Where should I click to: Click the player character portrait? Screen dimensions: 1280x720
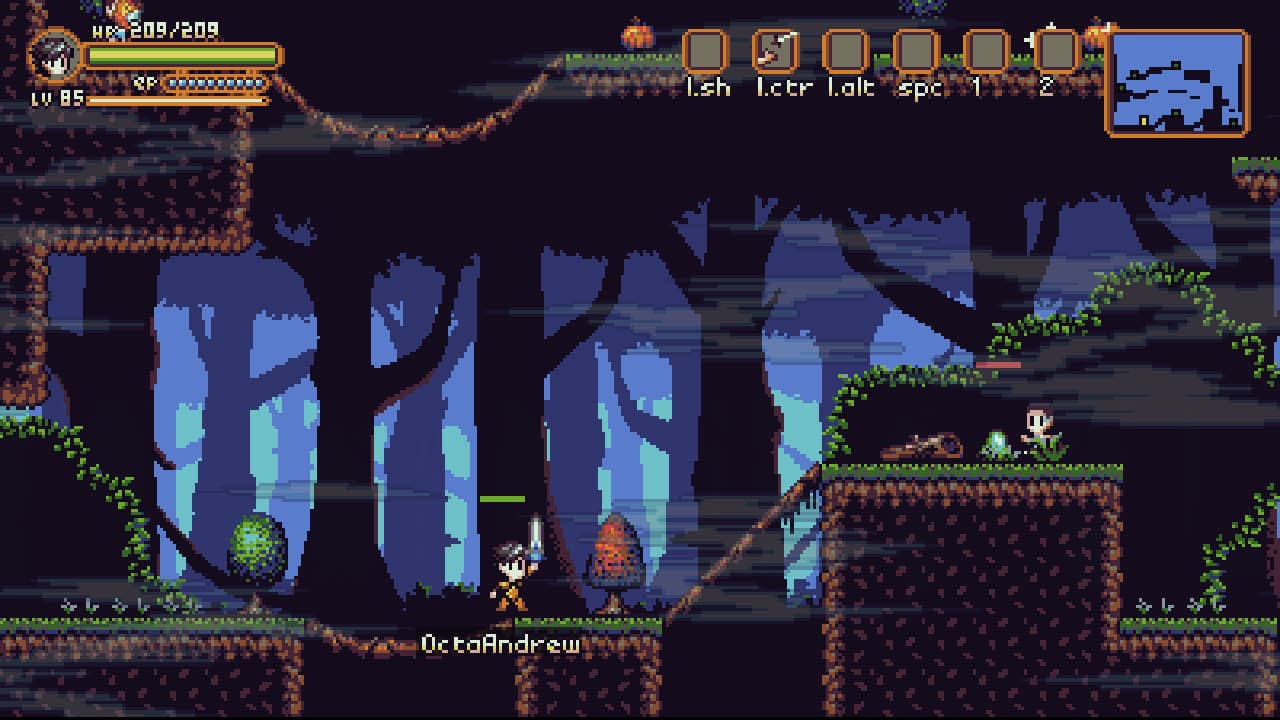(55, 57)
